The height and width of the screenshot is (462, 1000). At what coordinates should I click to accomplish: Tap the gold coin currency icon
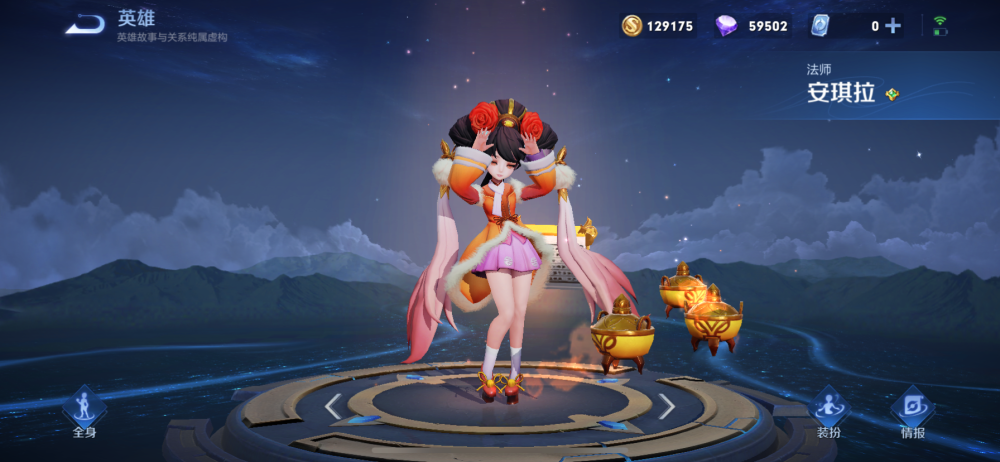coord(632,26)
